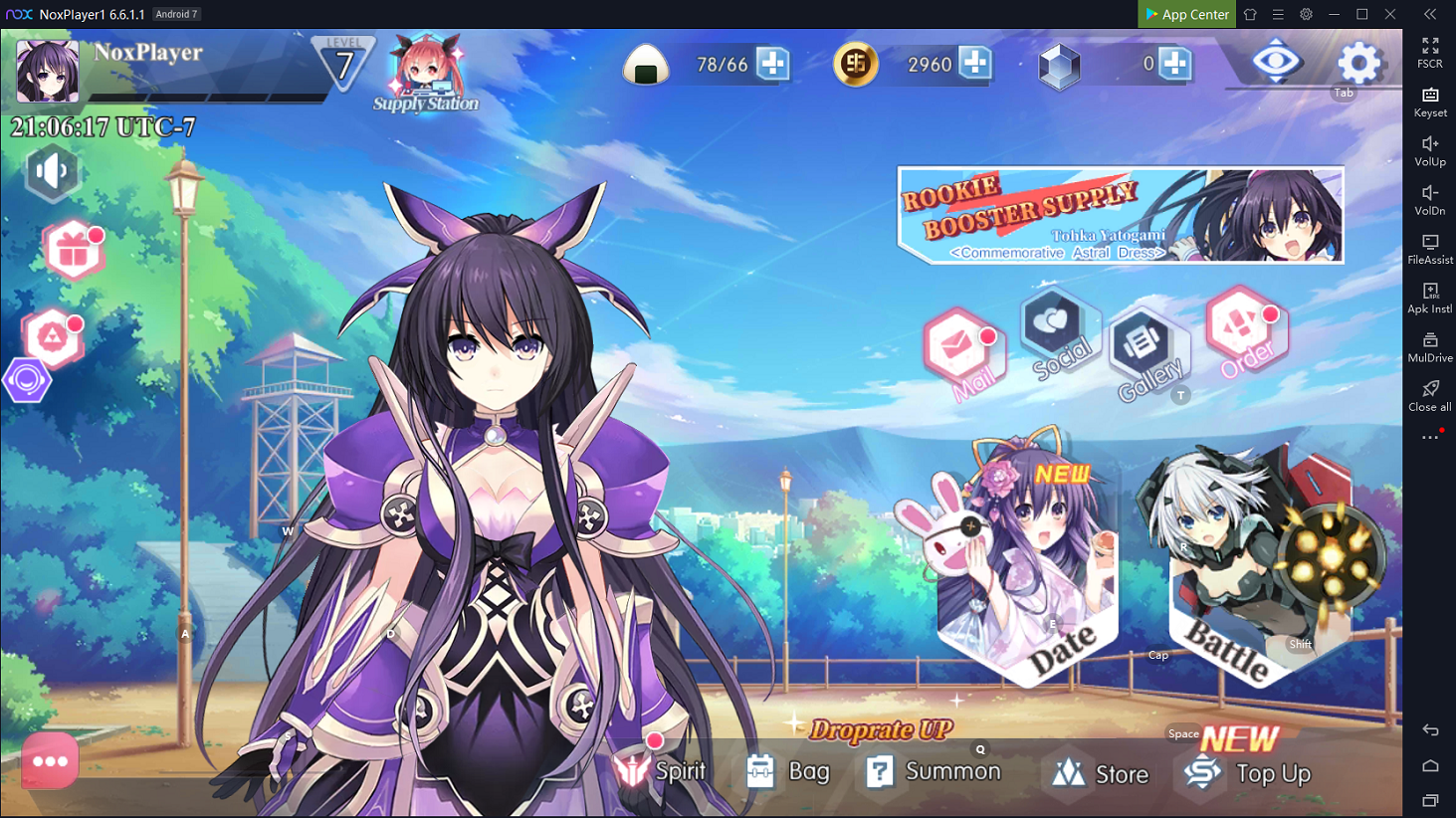The width and height of the screenshot is (1456, 818).
Task: Add more rice ball stamina
Action: pyautogui.click(x=772, y=64)
